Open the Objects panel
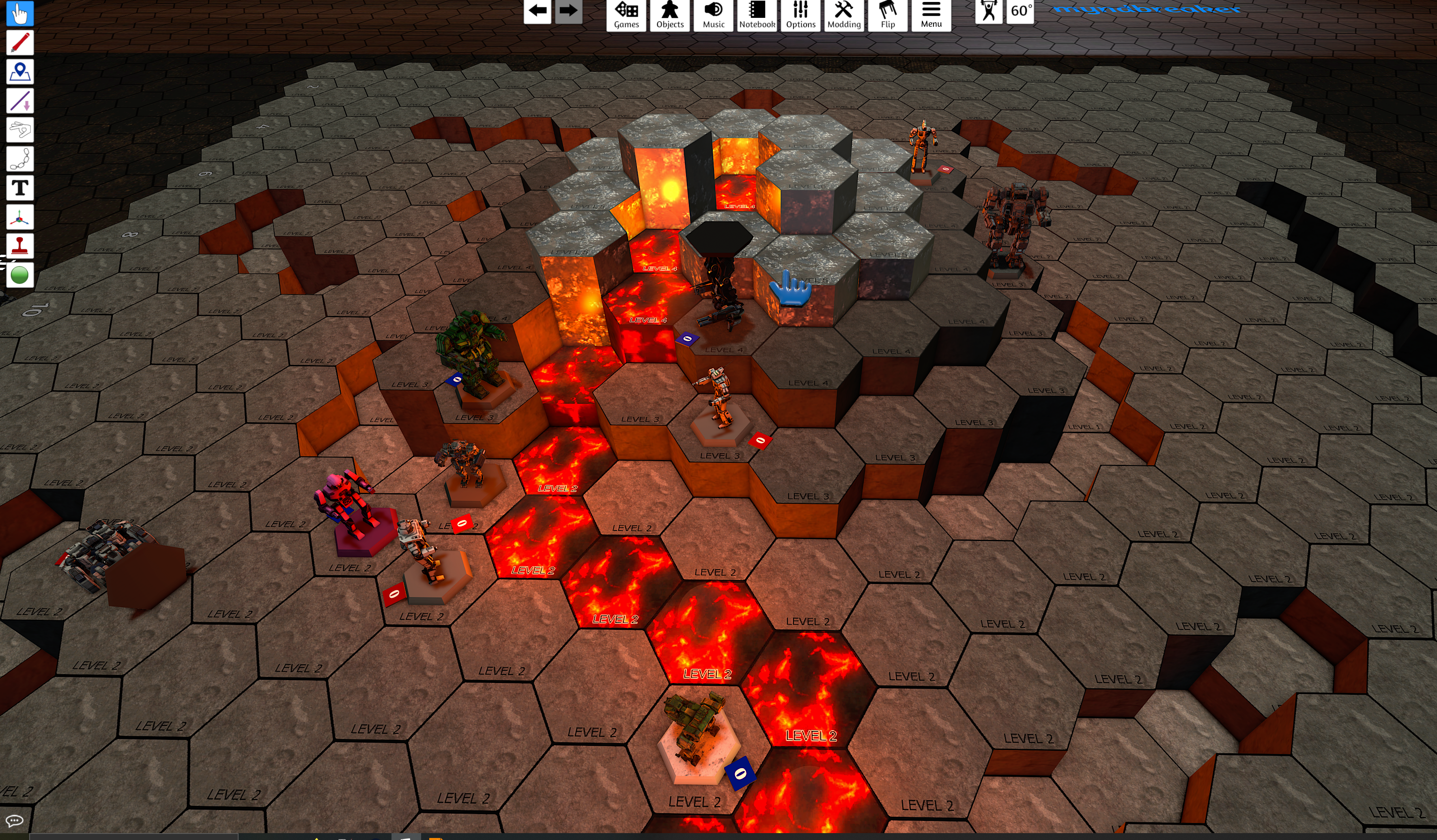 (x=669, y=14)
